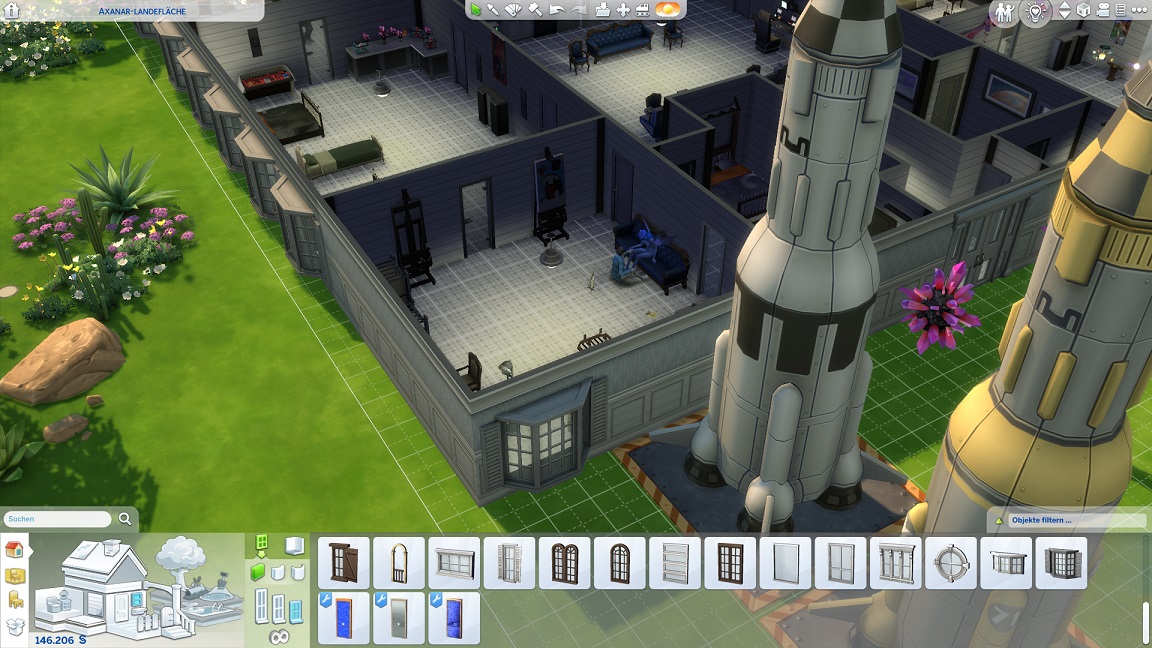The image size is (1152, 648).
Task: Click the Suchen search field
Action: pyautogui.click(x=58, y=519)
